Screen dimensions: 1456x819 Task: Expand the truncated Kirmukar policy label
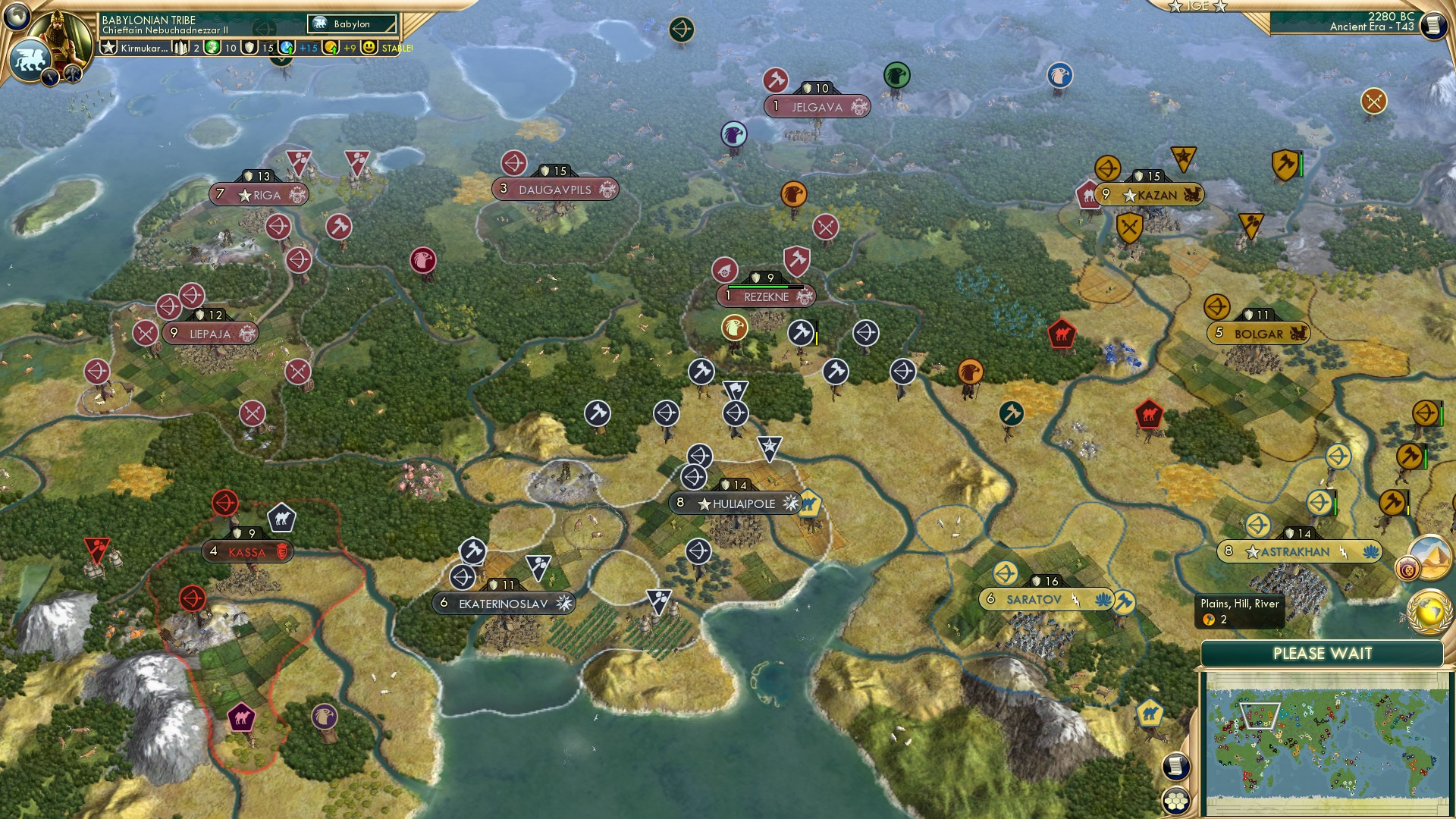(x=144, y=48)
